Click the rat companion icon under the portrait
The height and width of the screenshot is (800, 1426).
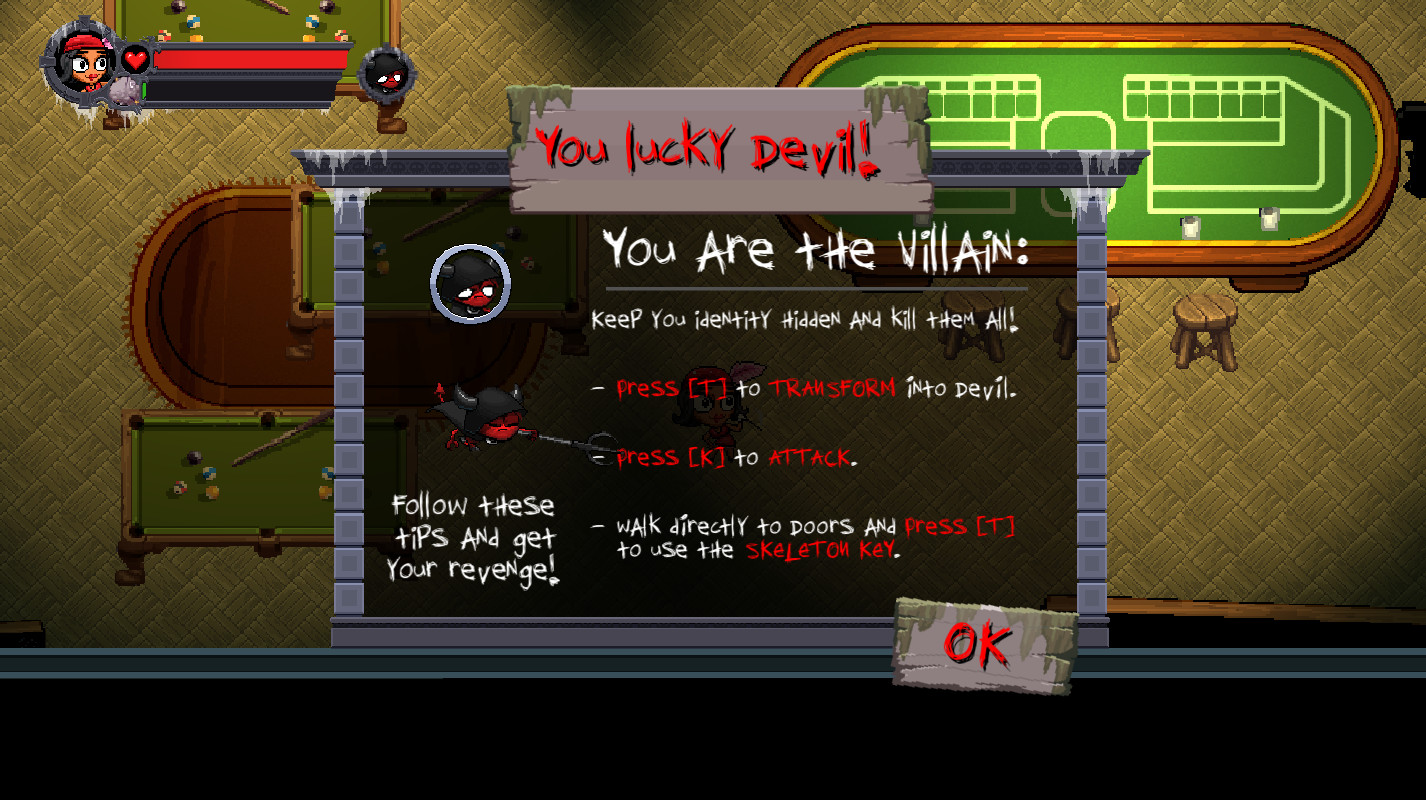tap(122, 92)
